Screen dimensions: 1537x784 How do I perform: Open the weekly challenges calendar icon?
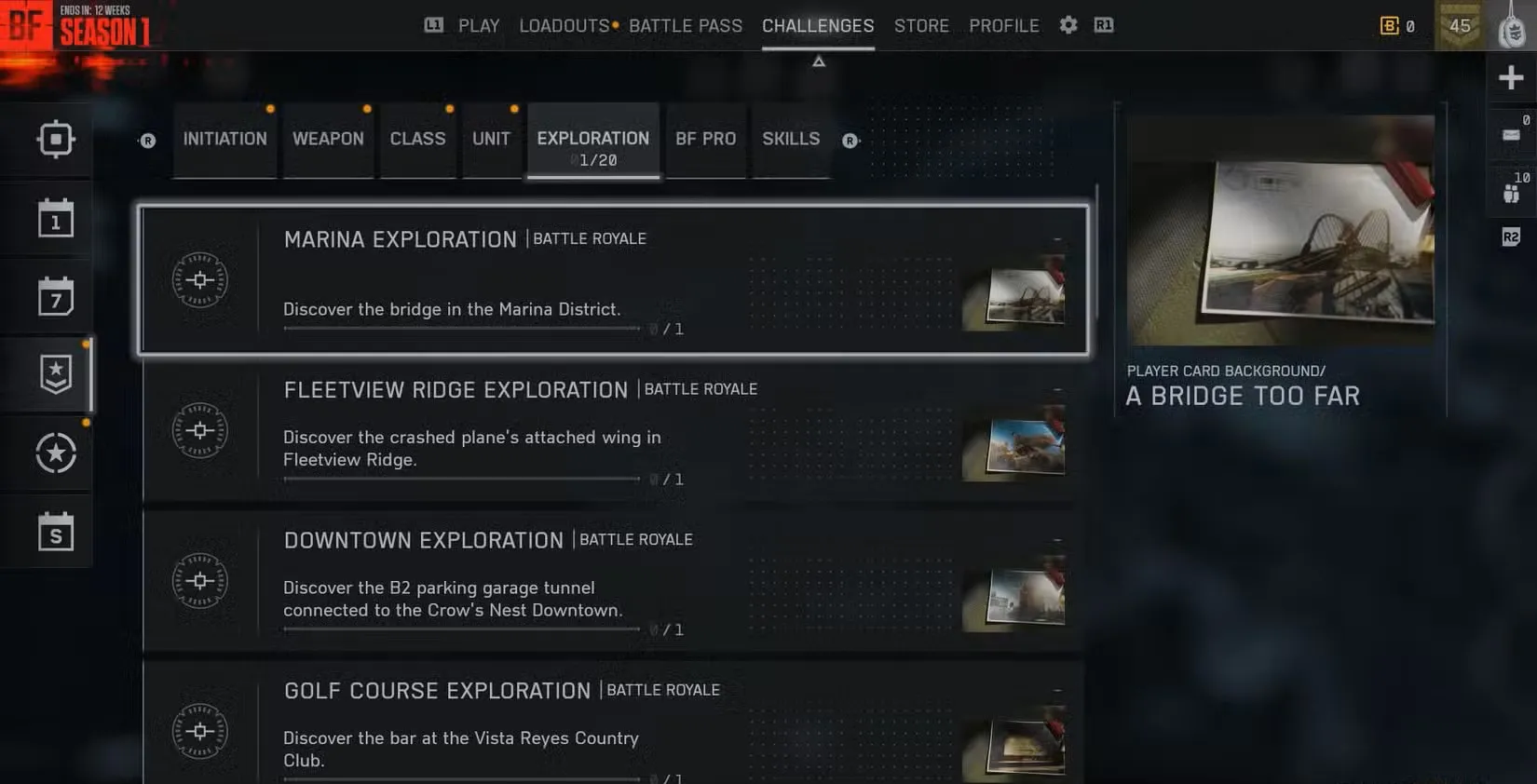click(56, 295)
